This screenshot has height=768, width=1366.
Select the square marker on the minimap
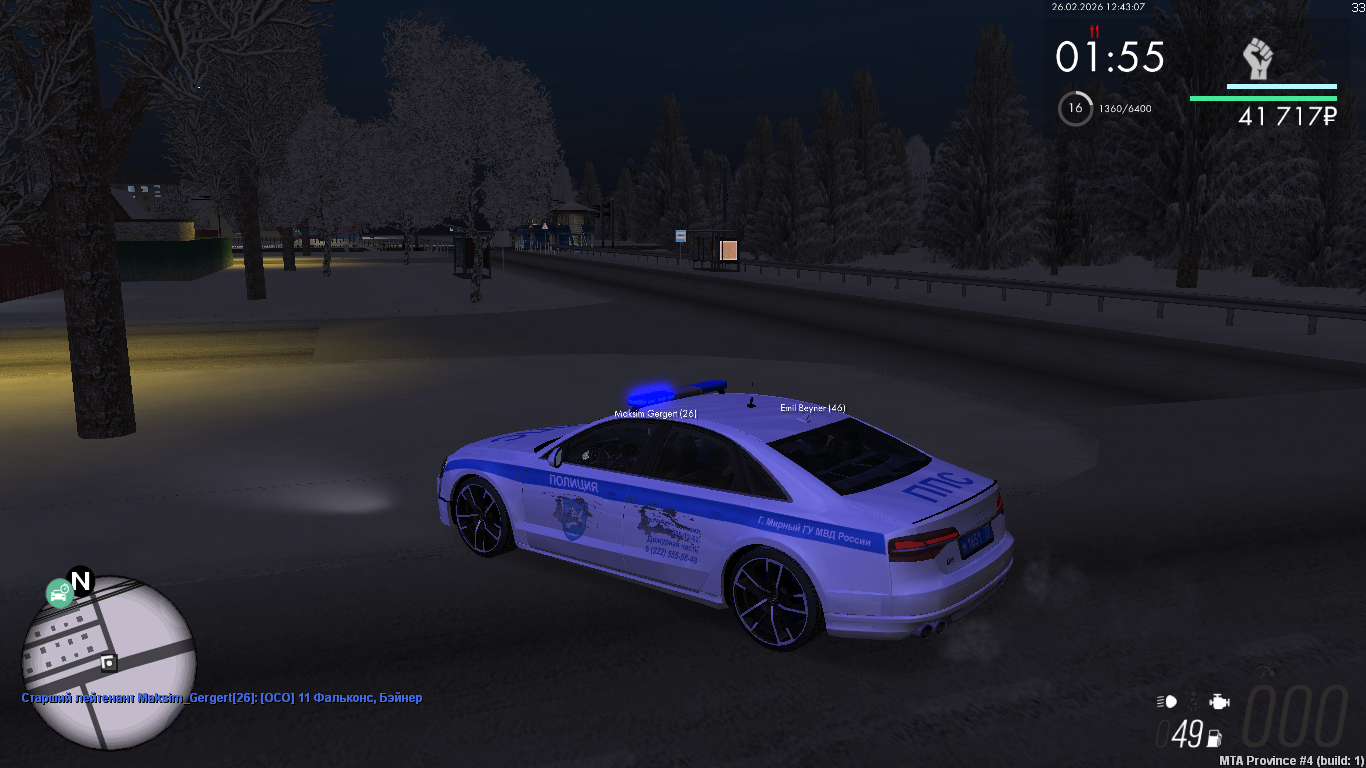[108, 662]
